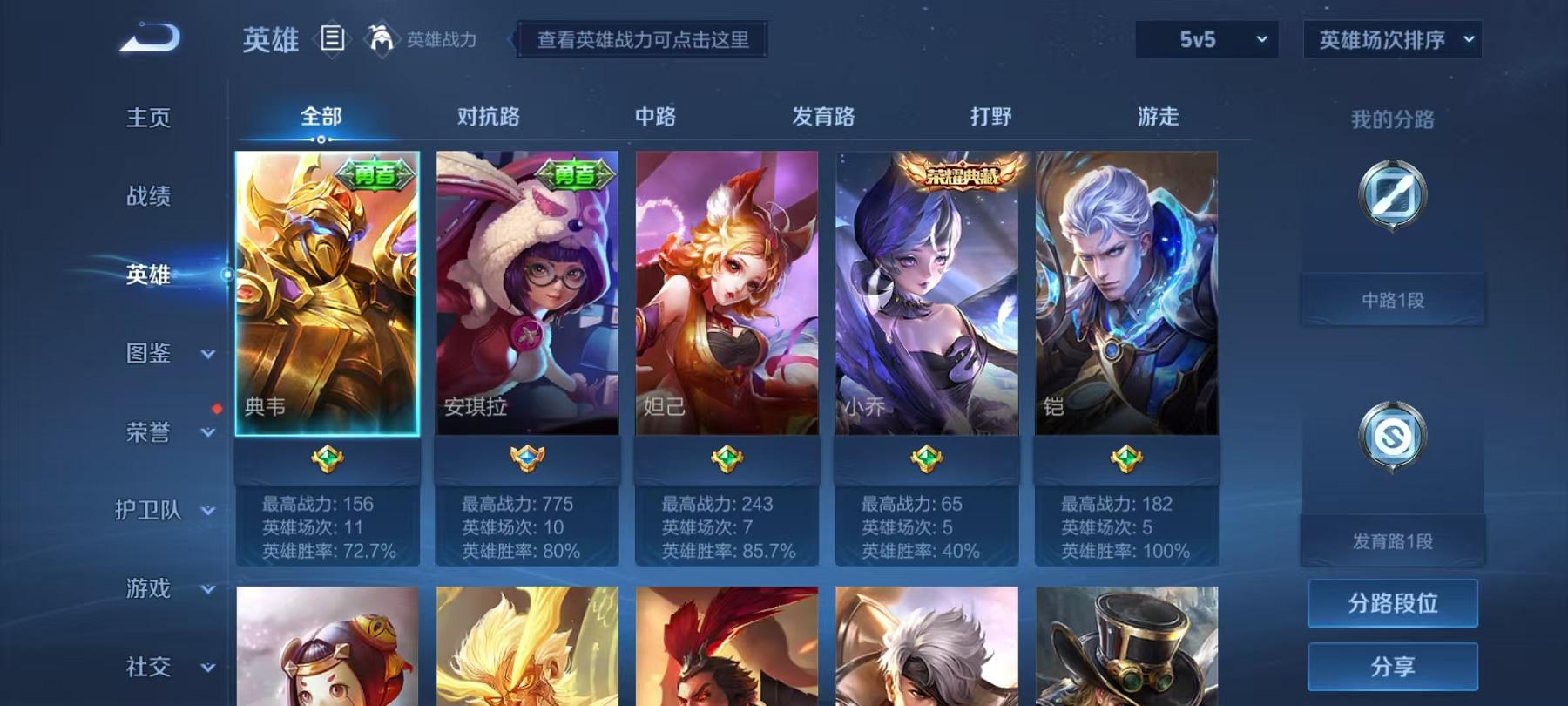
Task: Click the medal icon under 铠
Action: pyautogui.click(x=1124, y=458)
